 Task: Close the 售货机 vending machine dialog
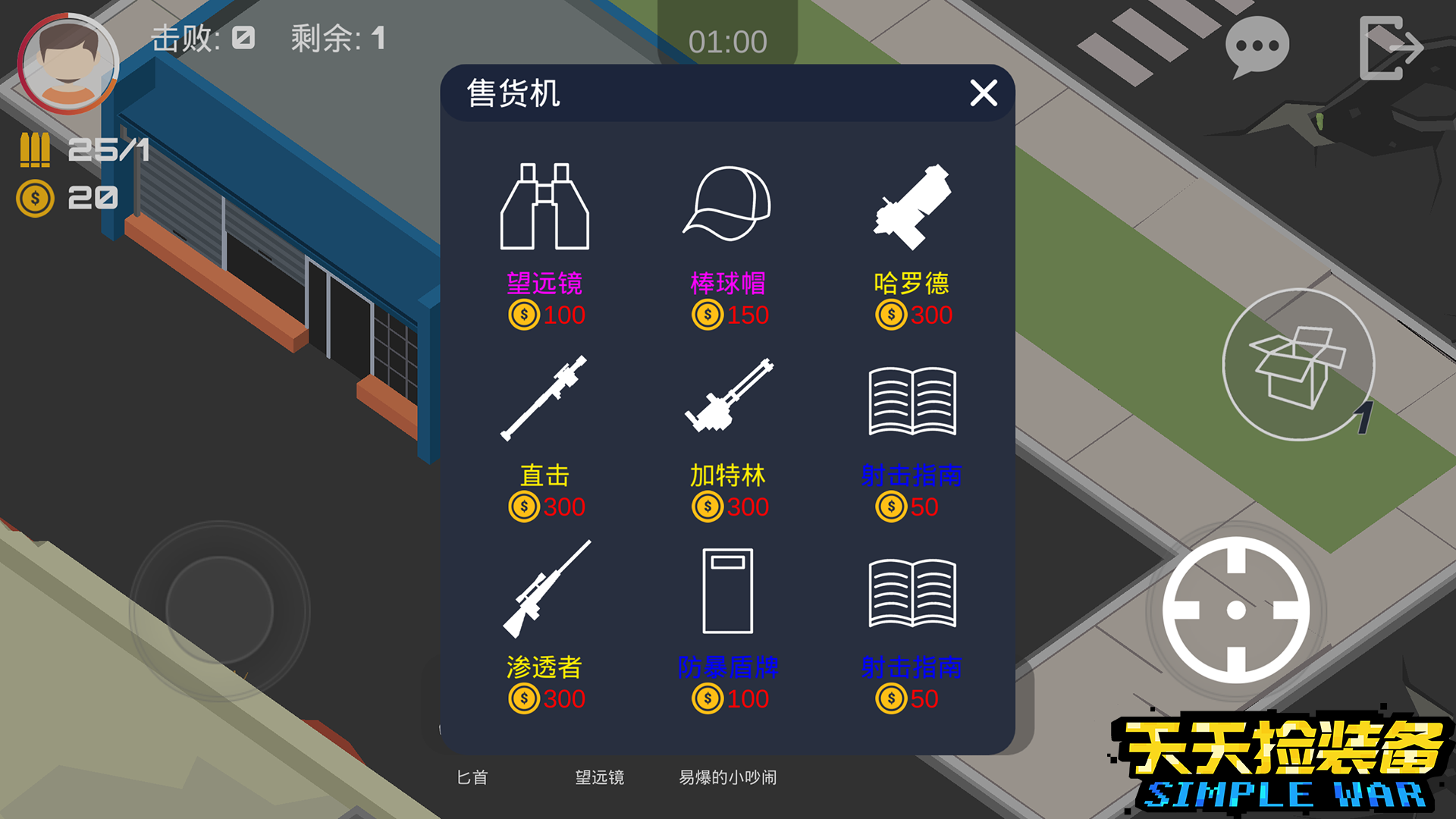coord(984,93)
